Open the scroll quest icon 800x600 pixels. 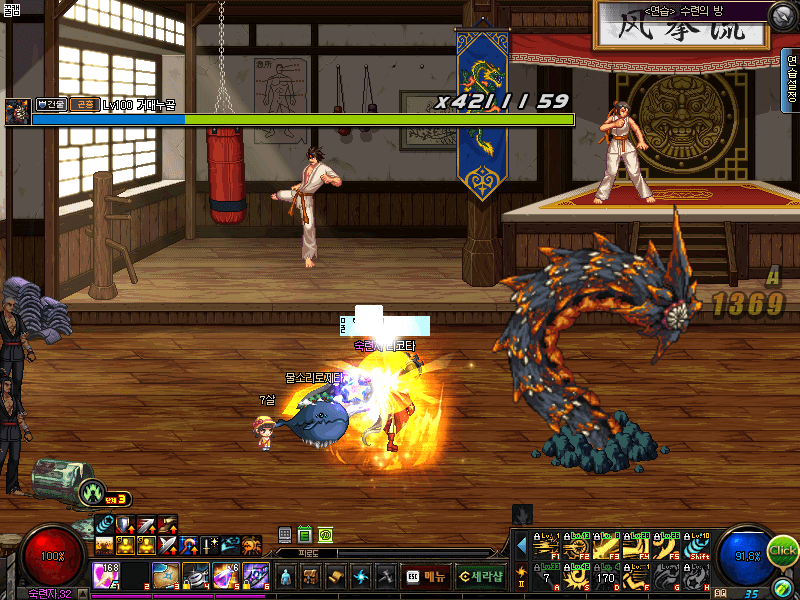[335, 577]
